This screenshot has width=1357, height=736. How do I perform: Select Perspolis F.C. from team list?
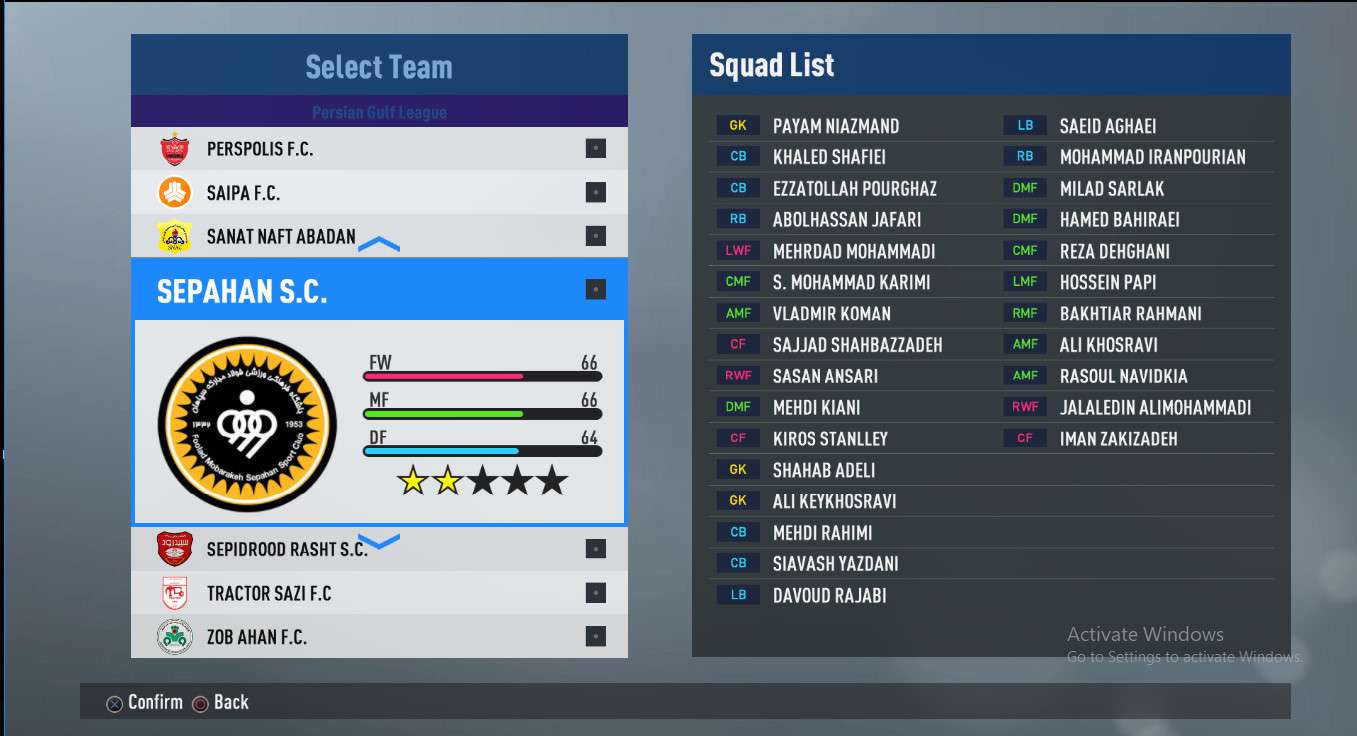[x=260, y=149]
